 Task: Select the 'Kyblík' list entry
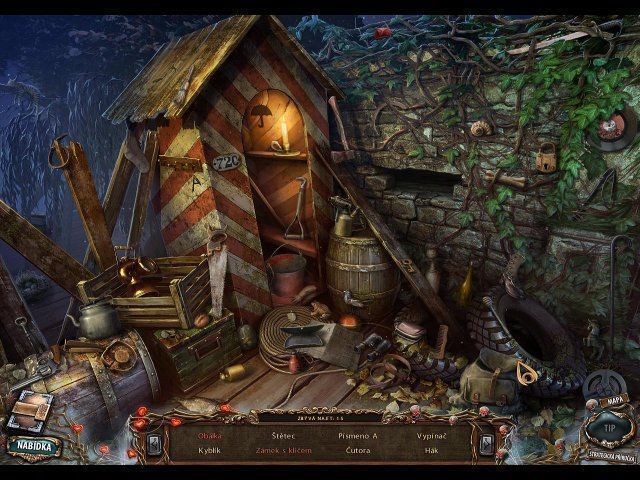coord(210,450)
